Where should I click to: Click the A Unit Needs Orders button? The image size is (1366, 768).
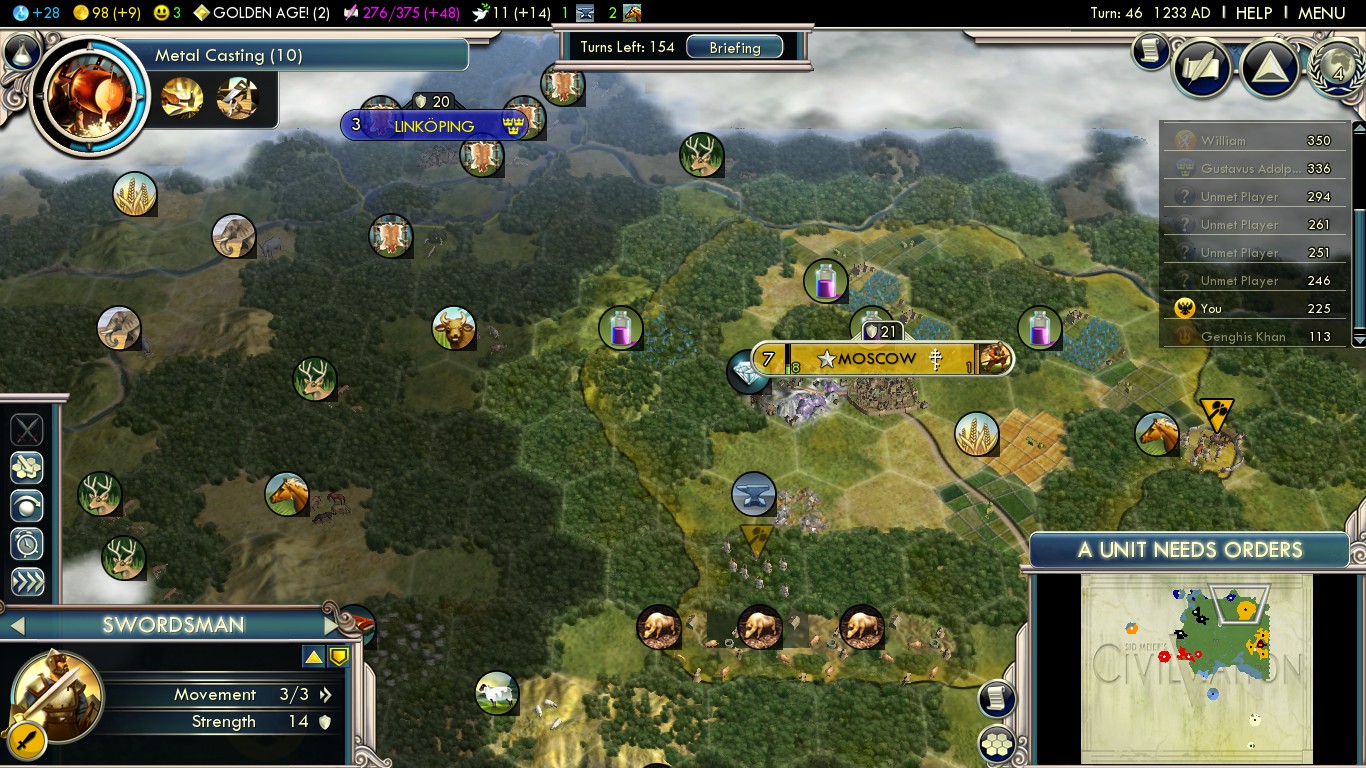pyautogui.click(x=1190, y=550)
